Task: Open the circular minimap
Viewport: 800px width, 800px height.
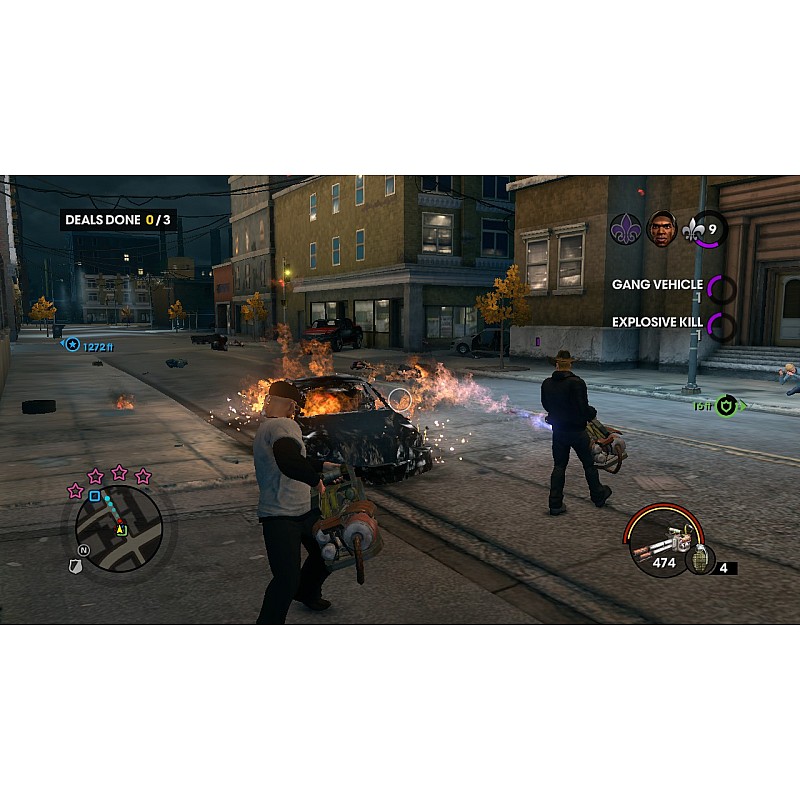Action: pos(119,528)
